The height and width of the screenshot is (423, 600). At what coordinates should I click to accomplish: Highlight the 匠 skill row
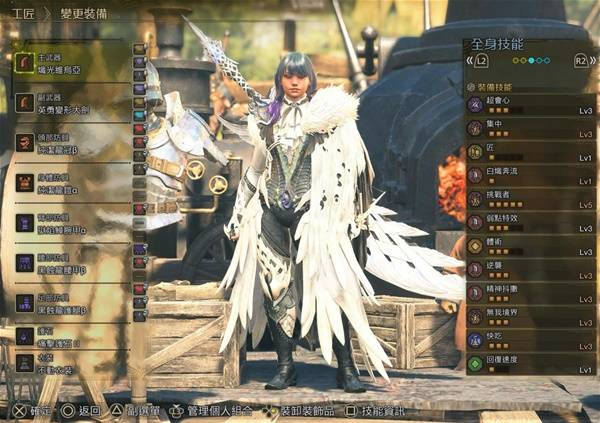click(x=530, y=152)
